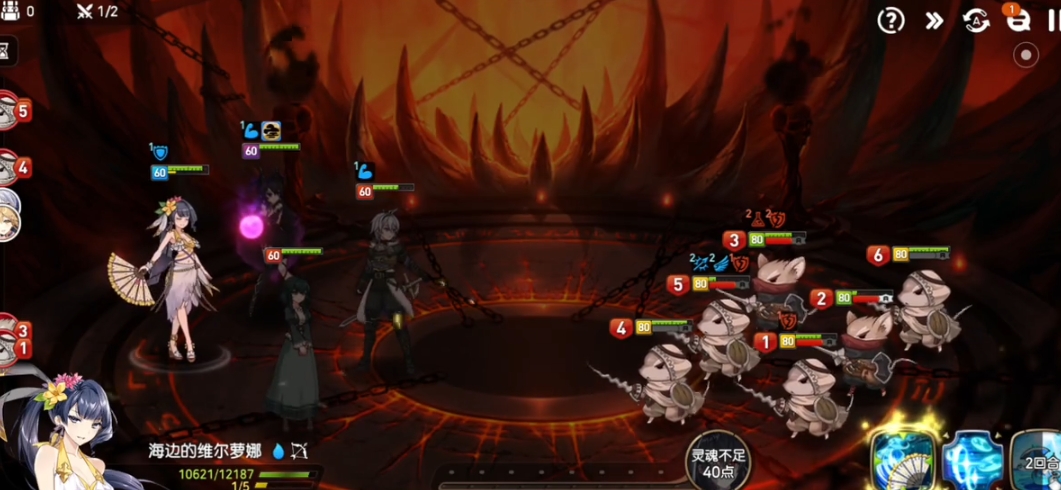1061x490 pixels.
Task: Toggle the double-arrow battle speed button
Action: 934,21
